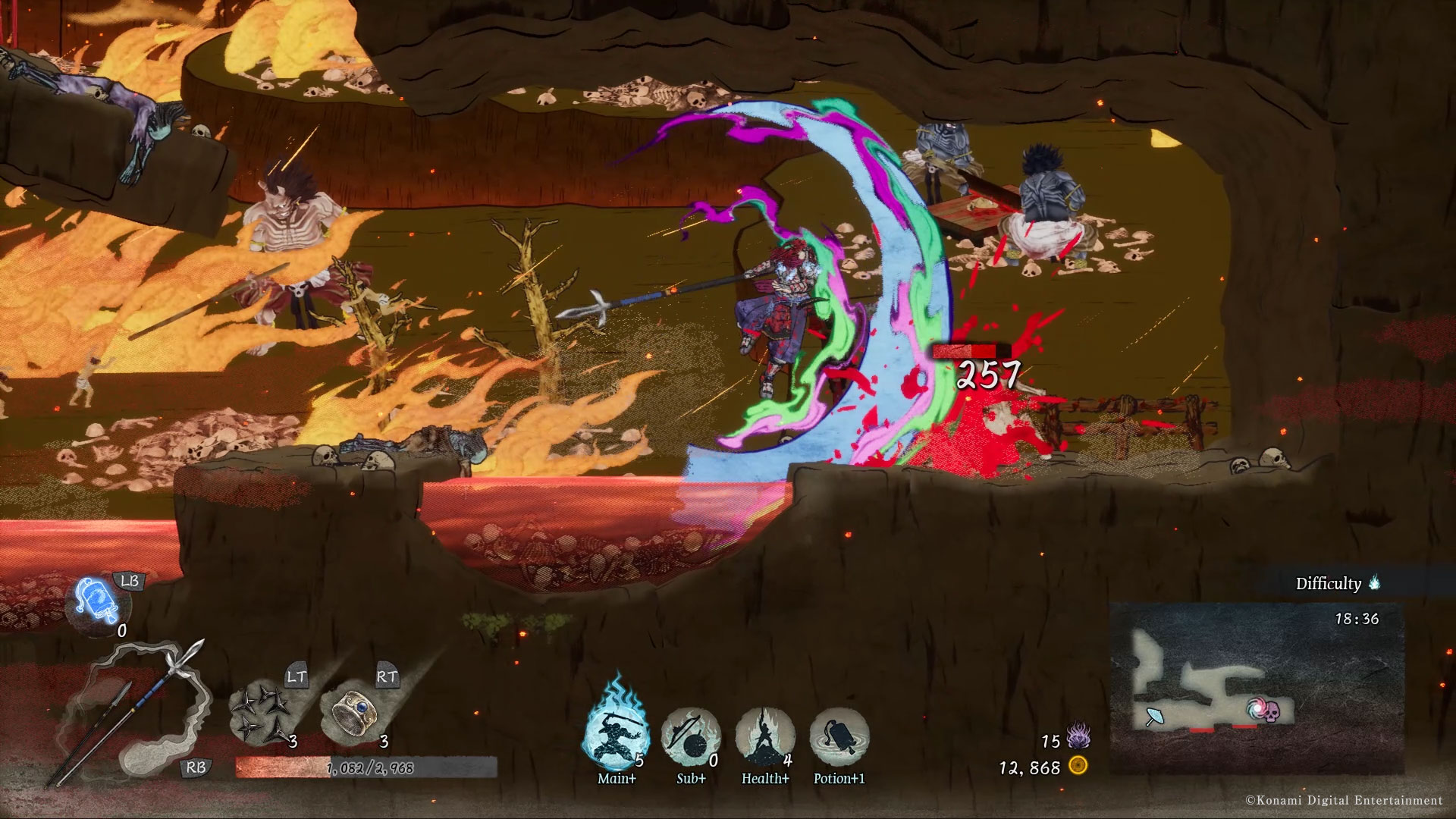
Task: Click the purple soul flame currency icon
Action: pos(1078,736)
